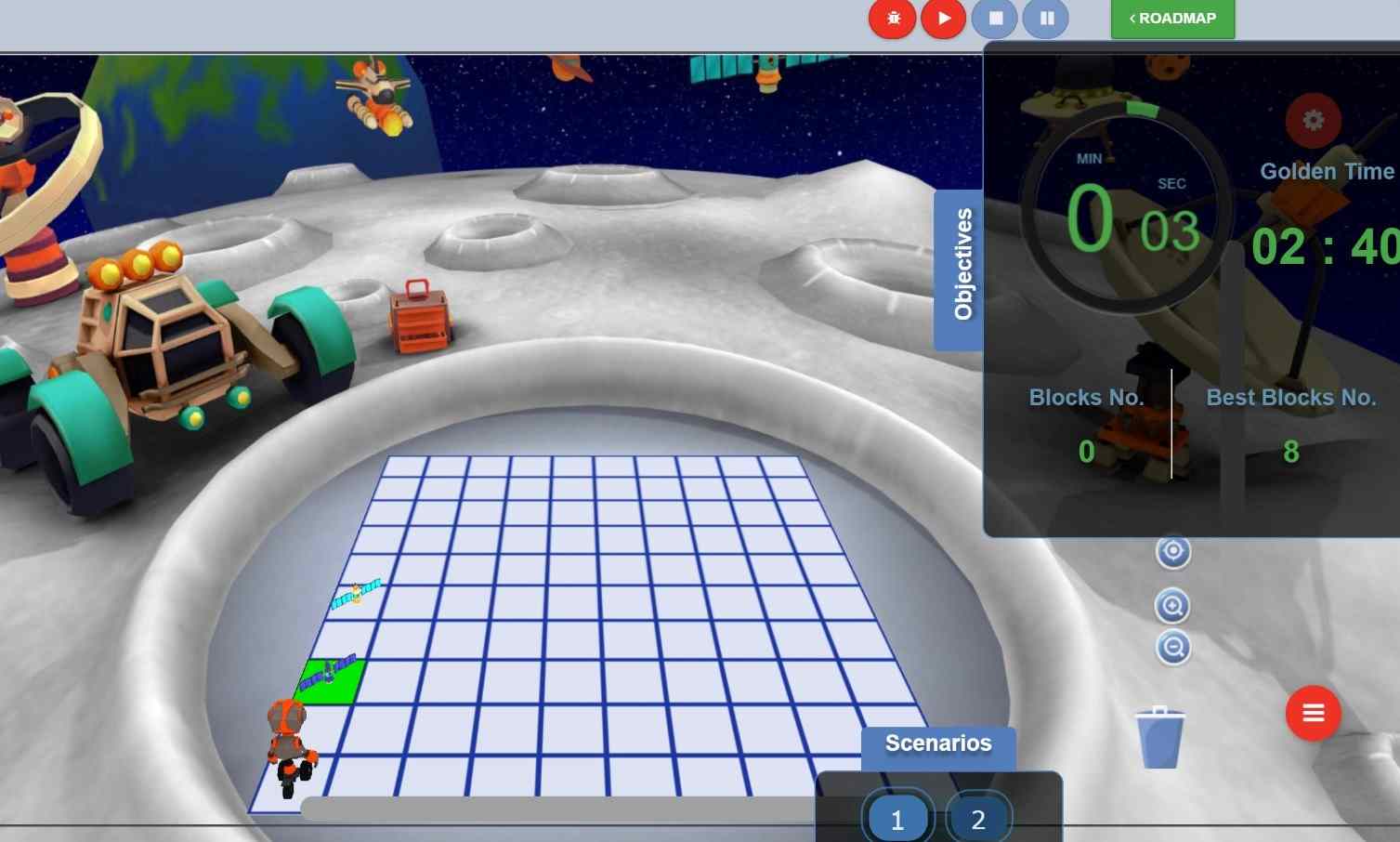Open the red hamburger menu button
The image size is (1400, 842).
[x=1313, y=713]
